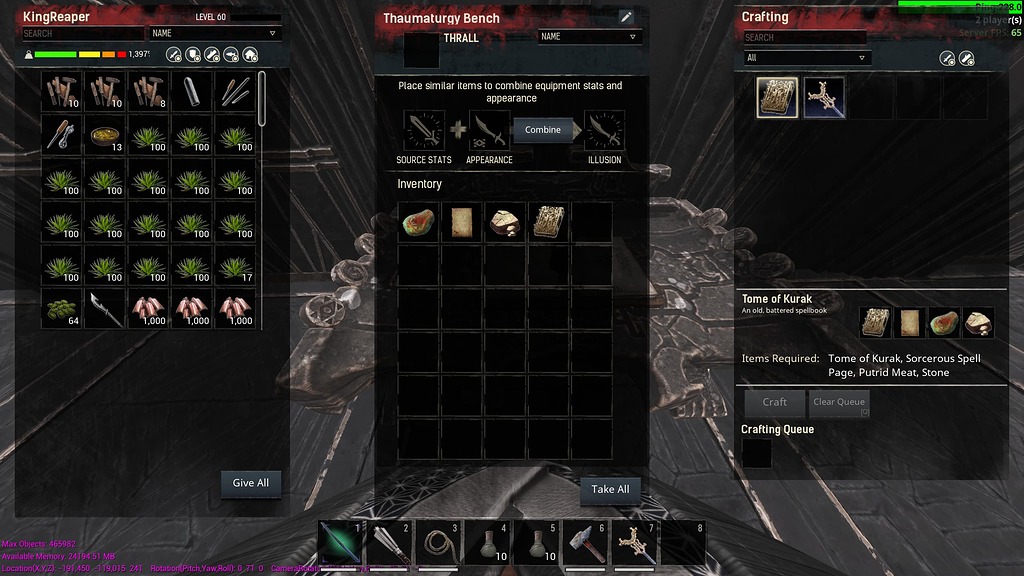Screen dimensions: 1024x576
Task: Focus the KingReaper inventory search field
Action: tap(83, 33)
